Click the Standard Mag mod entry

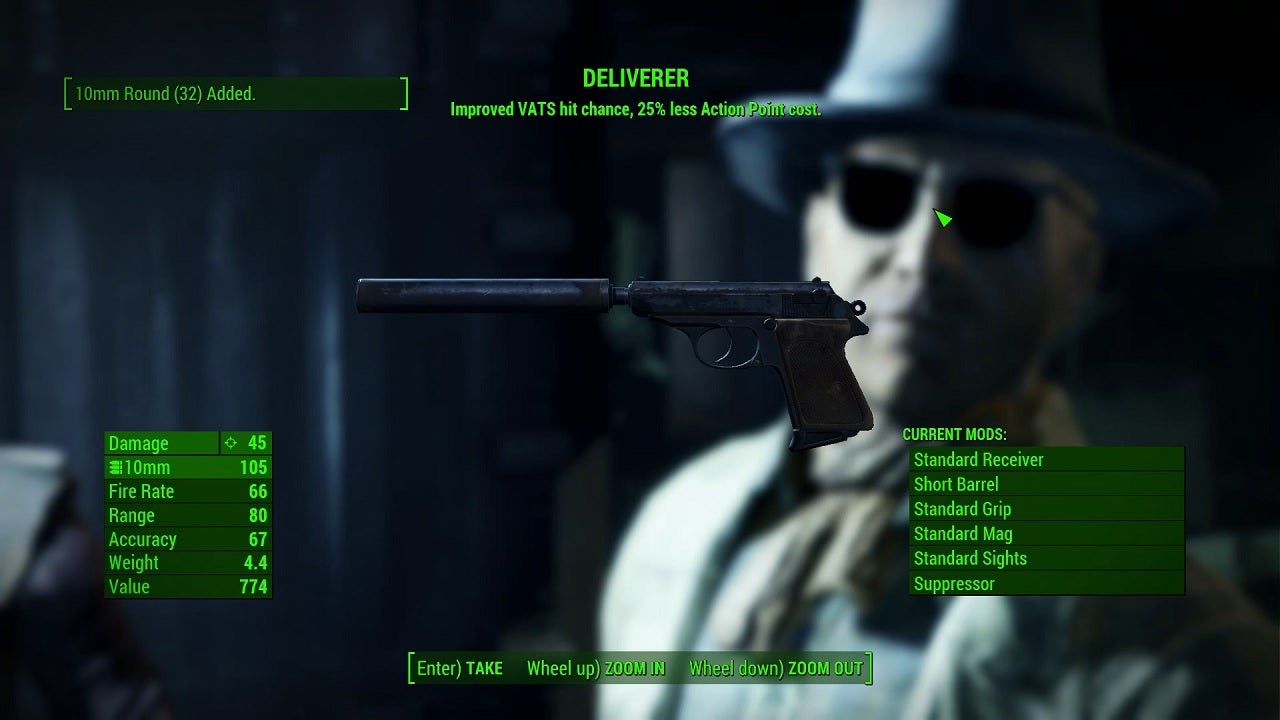pyautogui.click(x=962, y=533)
